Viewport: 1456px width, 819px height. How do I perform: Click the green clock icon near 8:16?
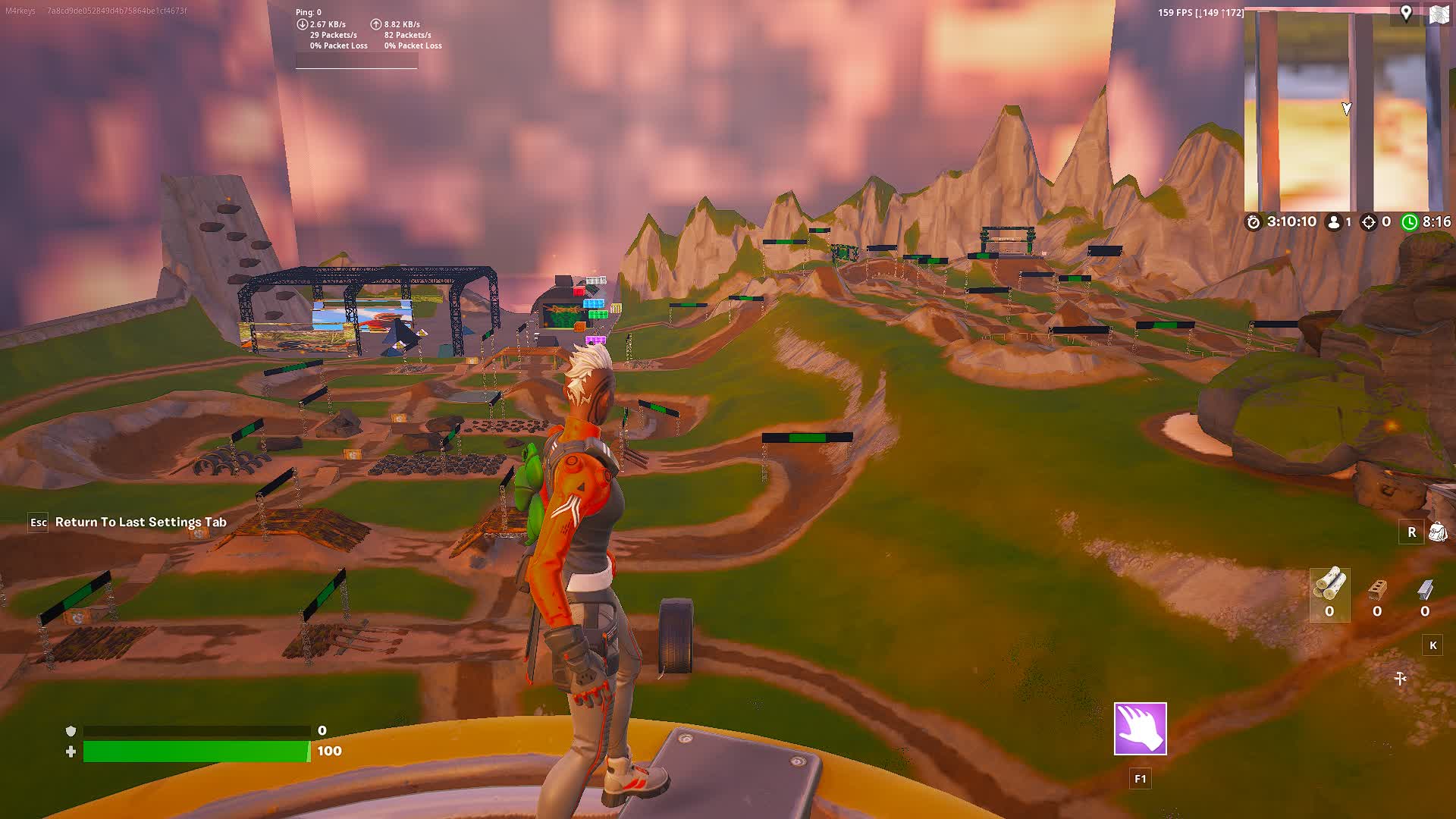coord(1410,223)
